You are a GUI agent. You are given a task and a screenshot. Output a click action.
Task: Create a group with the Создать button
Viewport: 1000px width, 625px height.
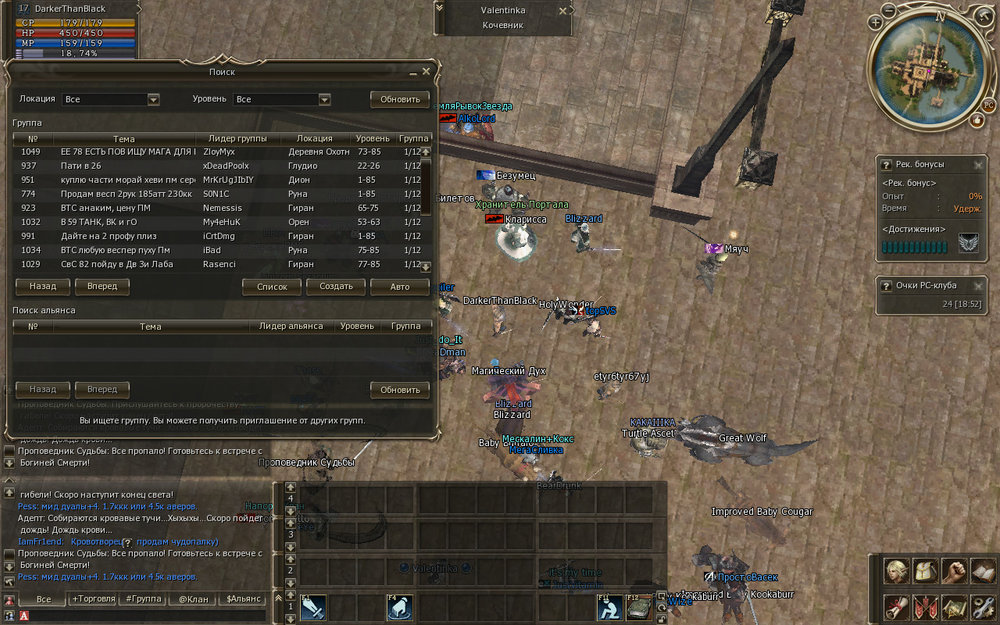click(x=336, y=286)
